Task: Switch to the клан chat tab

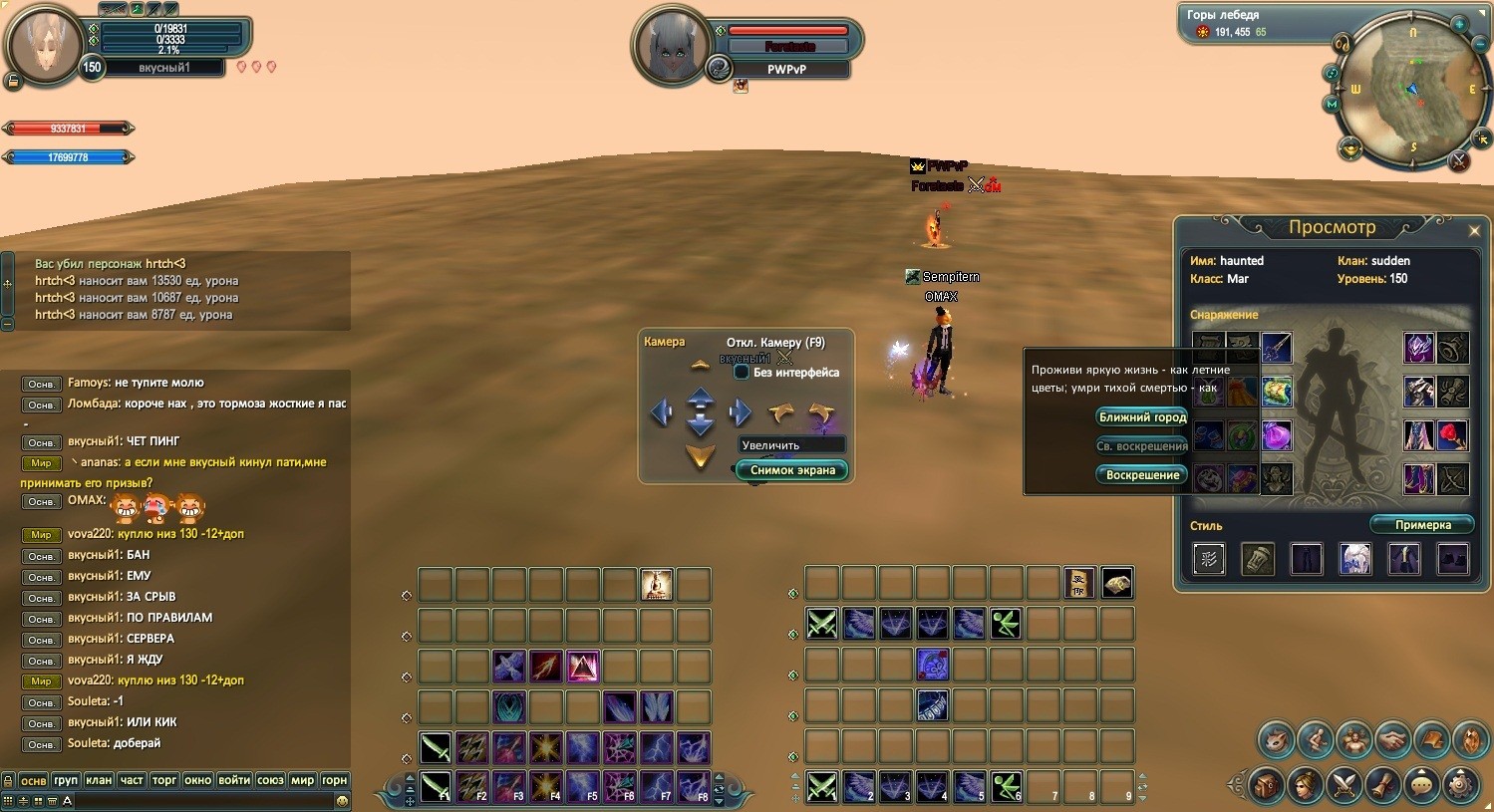Action: tap(99, 780)
